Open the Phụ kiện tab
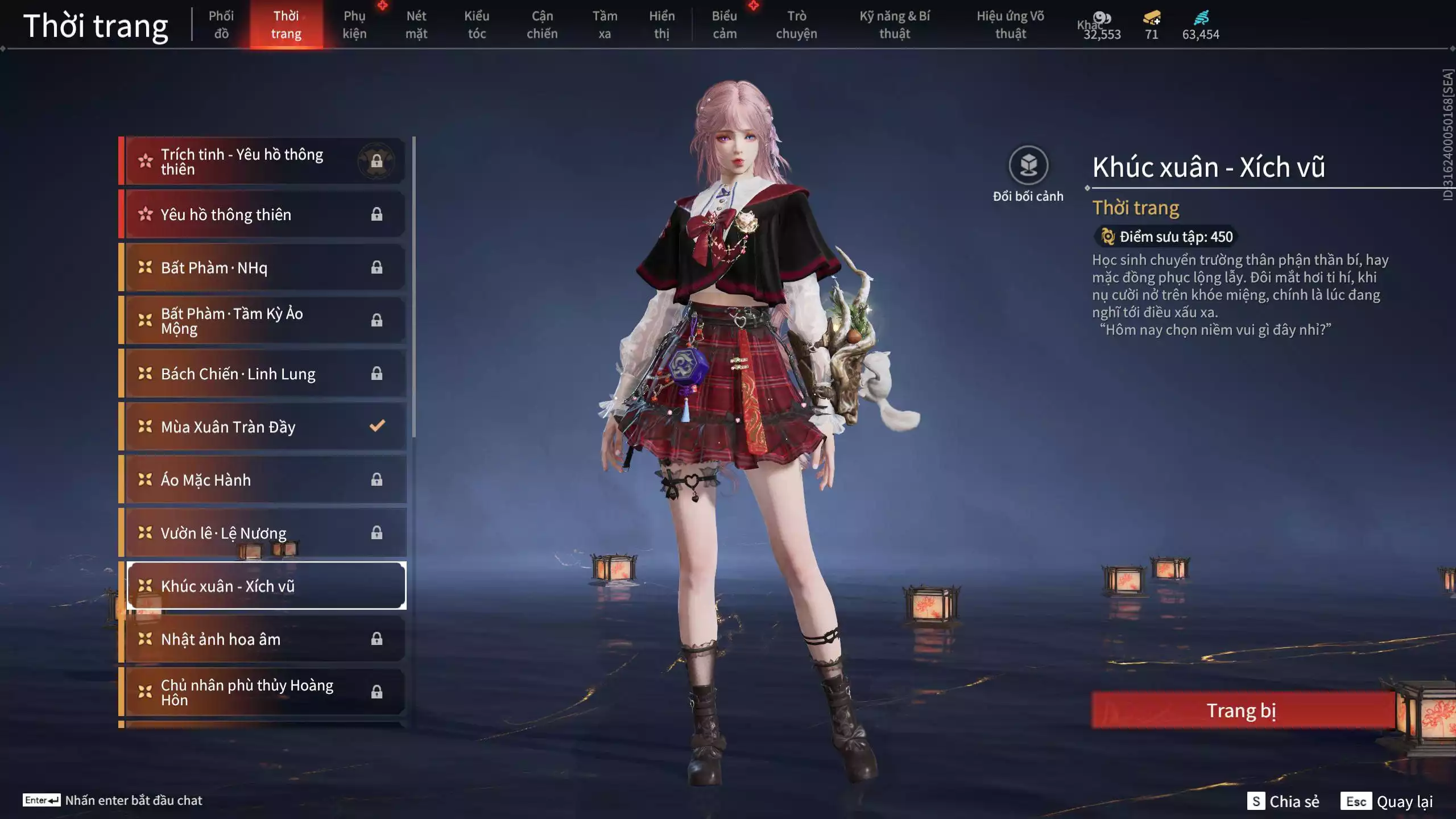The image size is (1456, 819). (354, 24)
